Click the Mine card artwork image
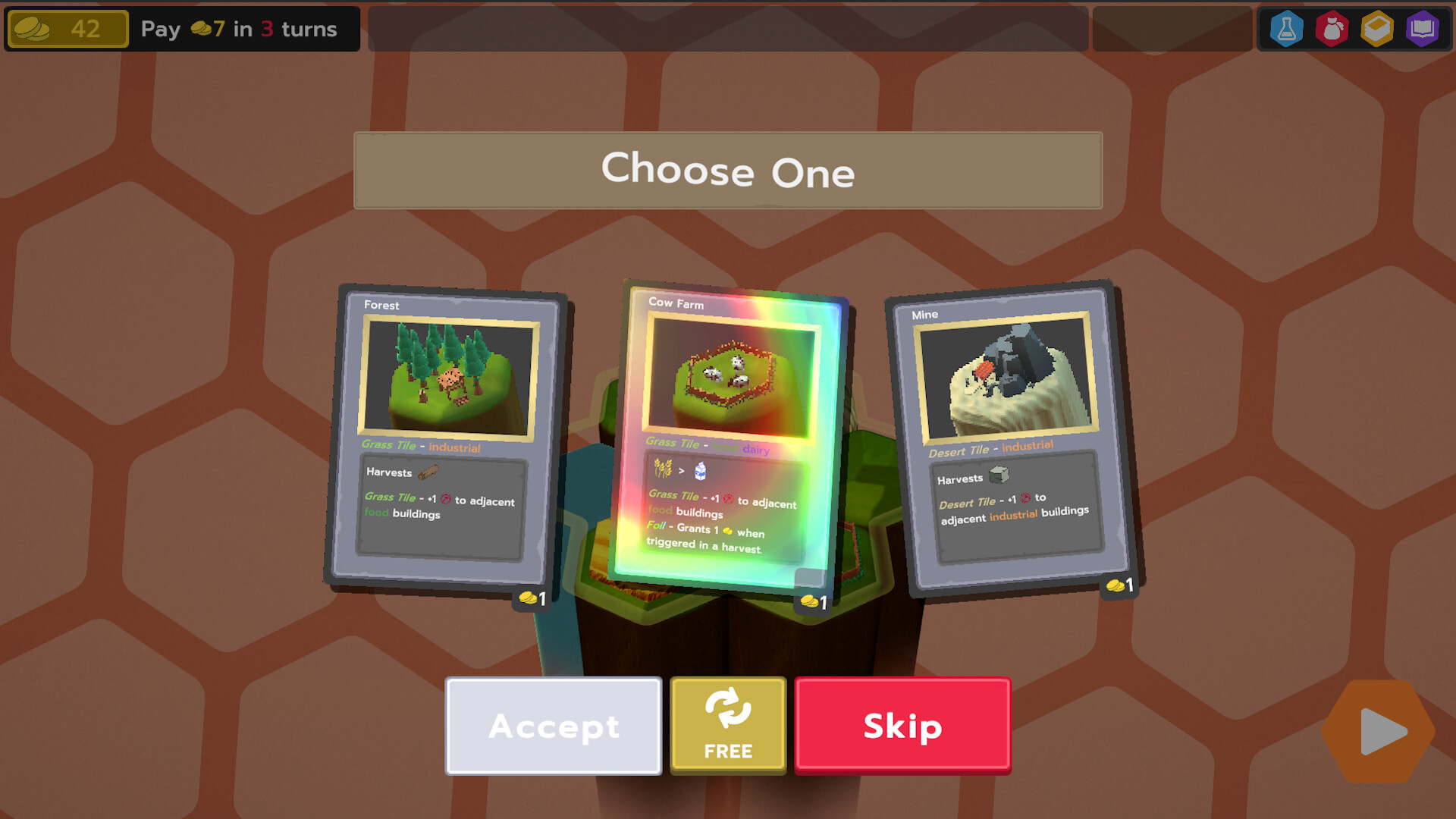Viewport: 1456px width, 819px height. click(1007, 375)
